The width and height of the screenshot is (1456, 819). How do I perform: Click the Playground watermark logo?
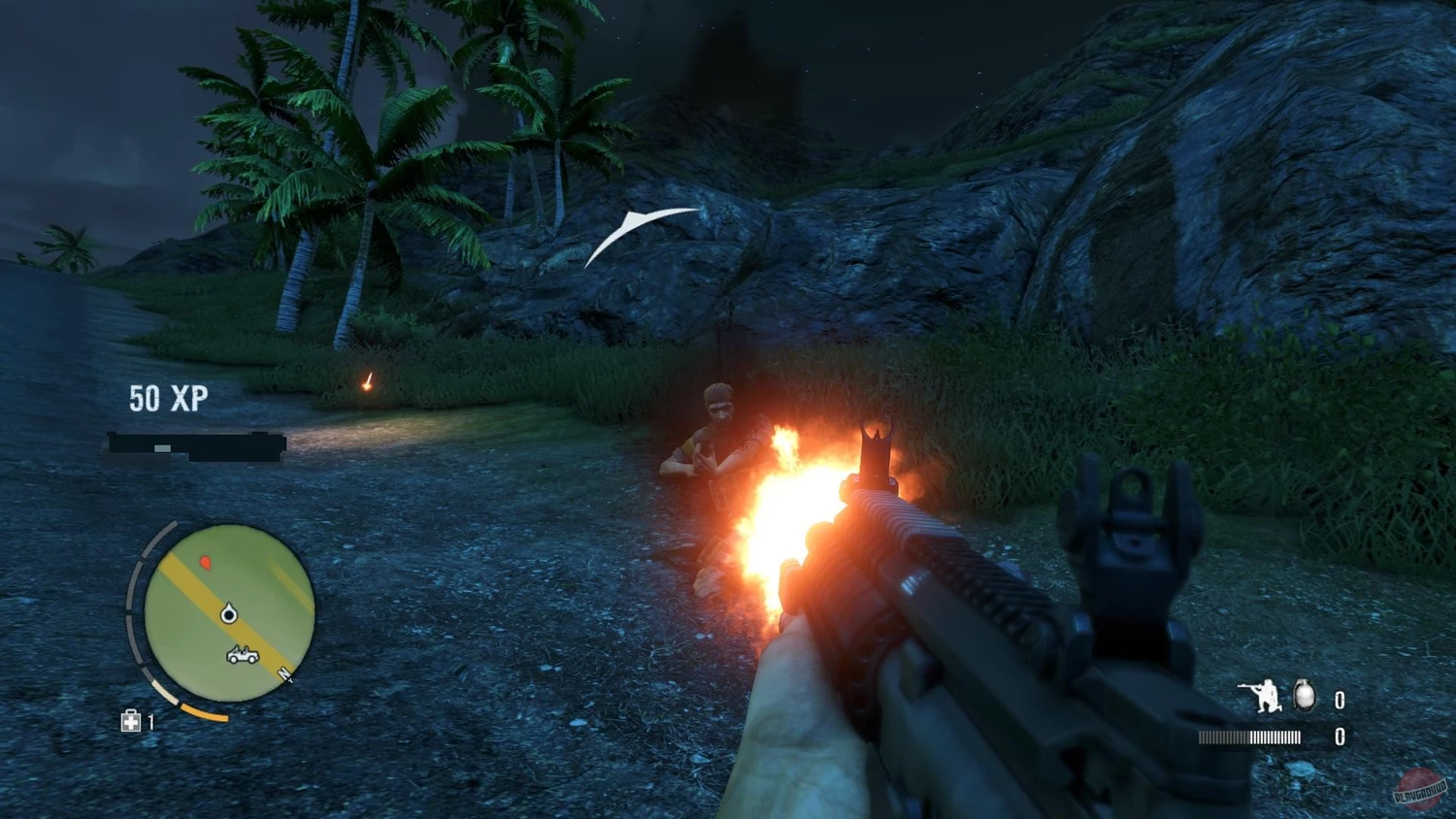(x=1419, y=788)
